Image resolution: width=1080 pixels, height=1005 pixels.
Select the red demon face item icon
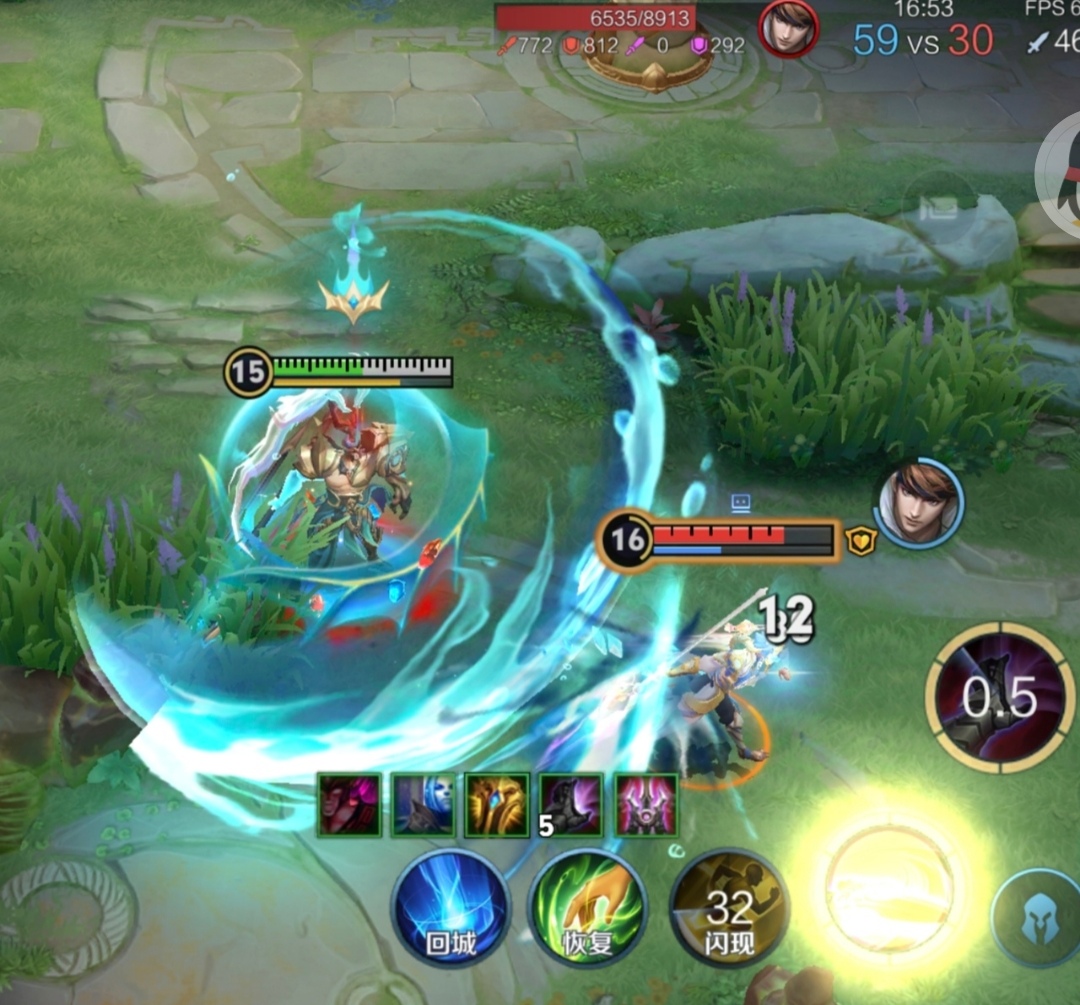tap(350, 804)
